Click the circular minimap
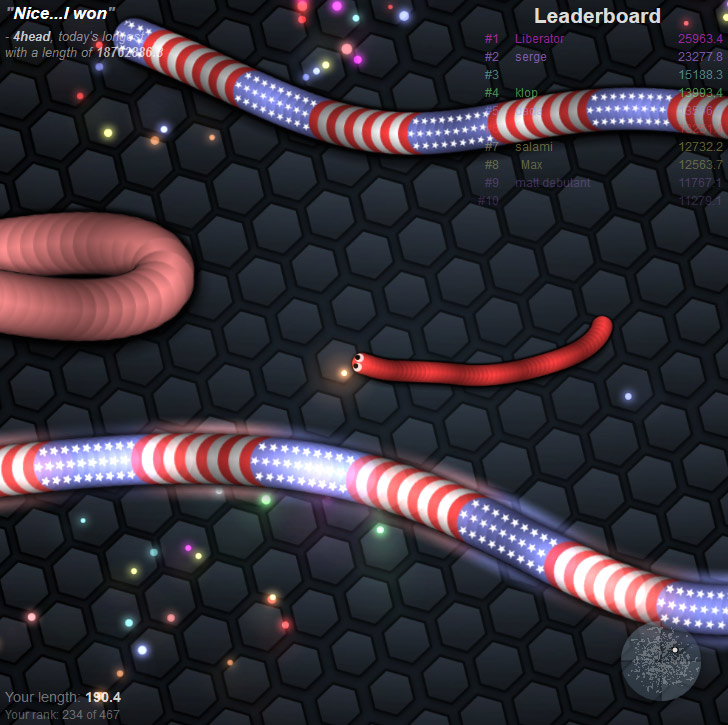 click(660, 660)
